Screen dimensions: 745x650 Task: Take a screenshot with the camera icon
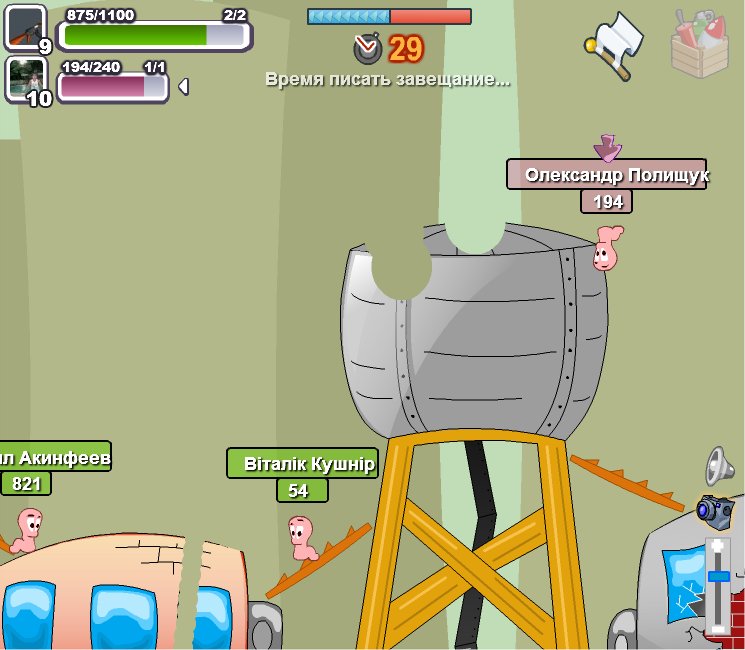pos(715,509)
